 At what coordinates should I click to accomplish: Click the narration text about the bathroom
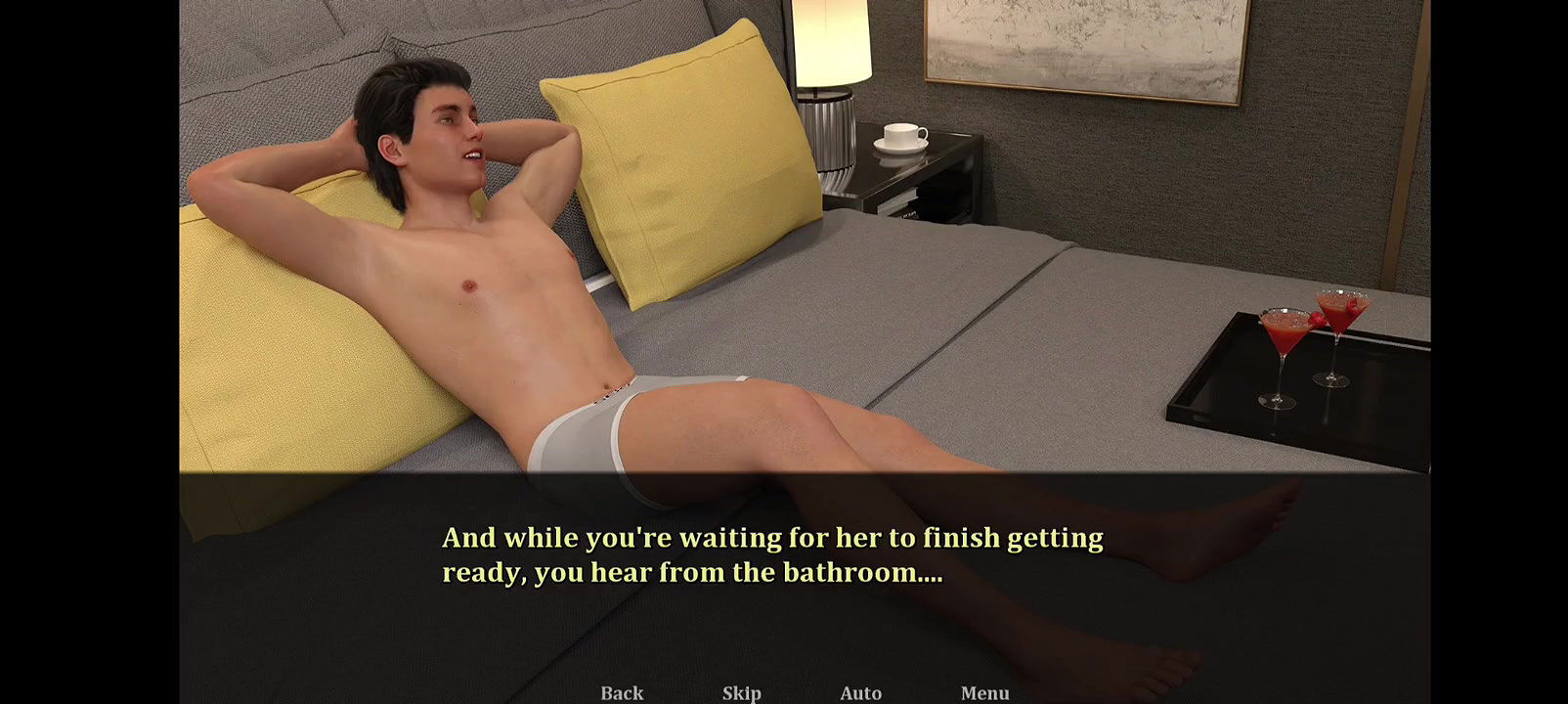coord(772,553)
